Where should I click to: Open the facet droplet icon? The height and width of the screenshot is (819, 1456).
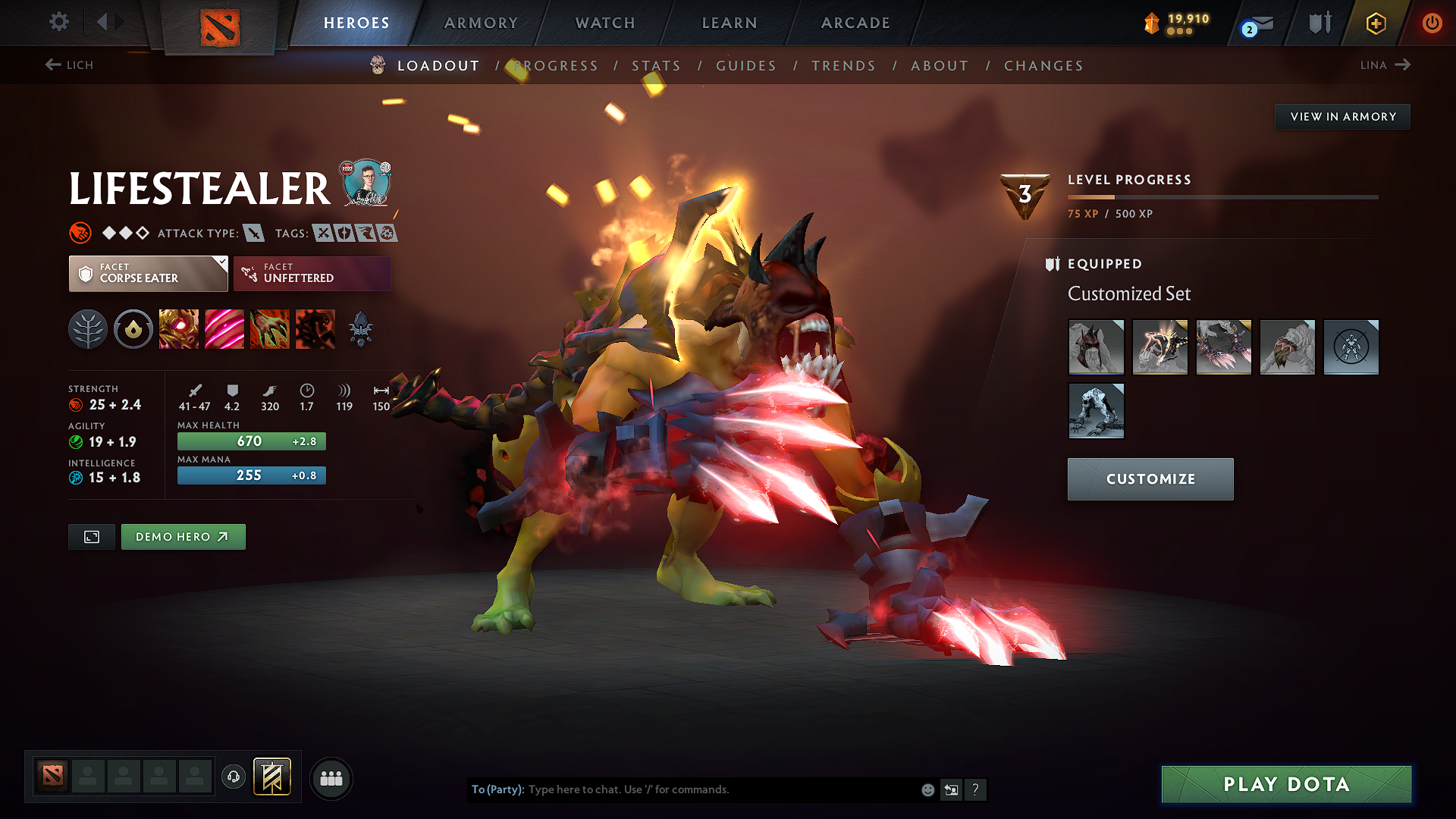coord(133,328)
